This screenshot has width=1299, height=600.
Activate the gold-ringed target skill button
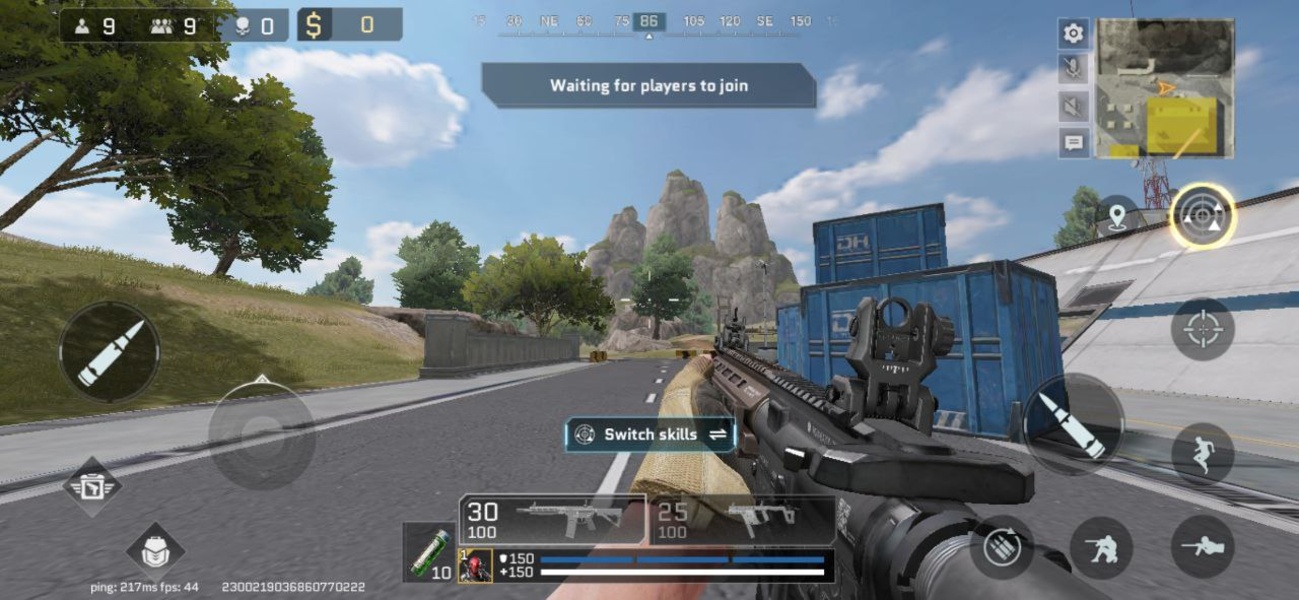[x=1202, y=216]
